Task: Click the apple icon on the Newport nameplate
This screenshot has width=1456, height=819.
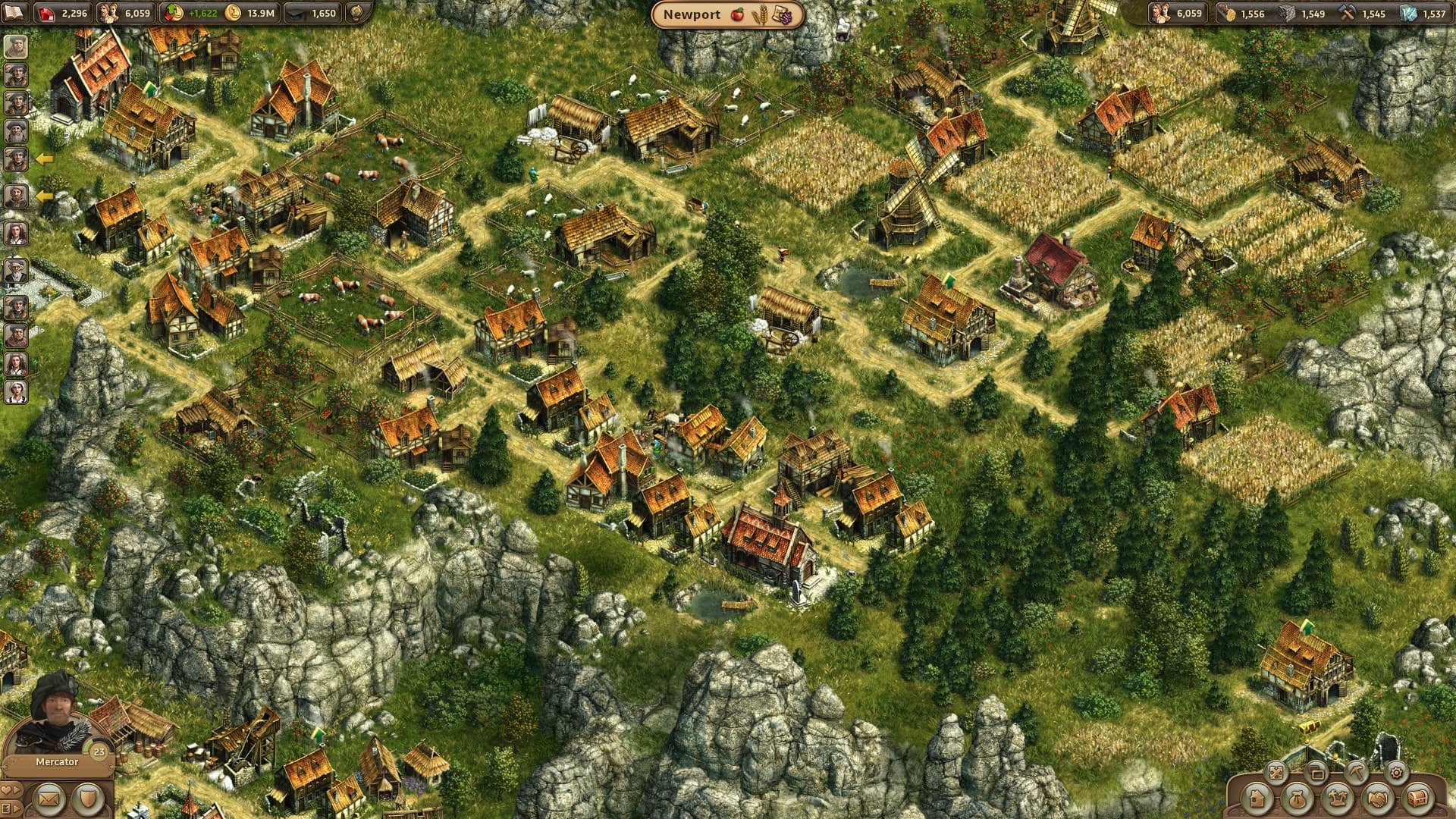Action: coord(739,14)
